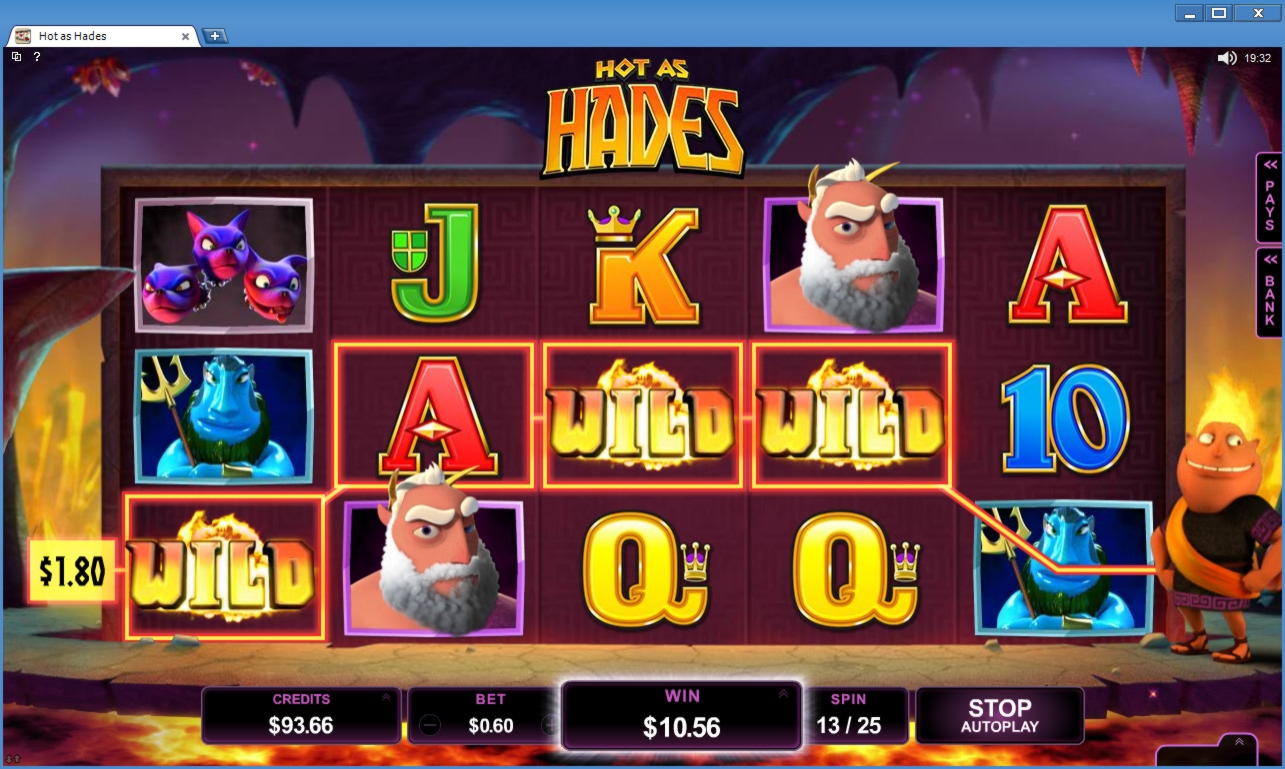Expand the bottom-right corner panel
Image resolution: width=1285 pixels, height=769 pixels.
[x=1238, y=742]
